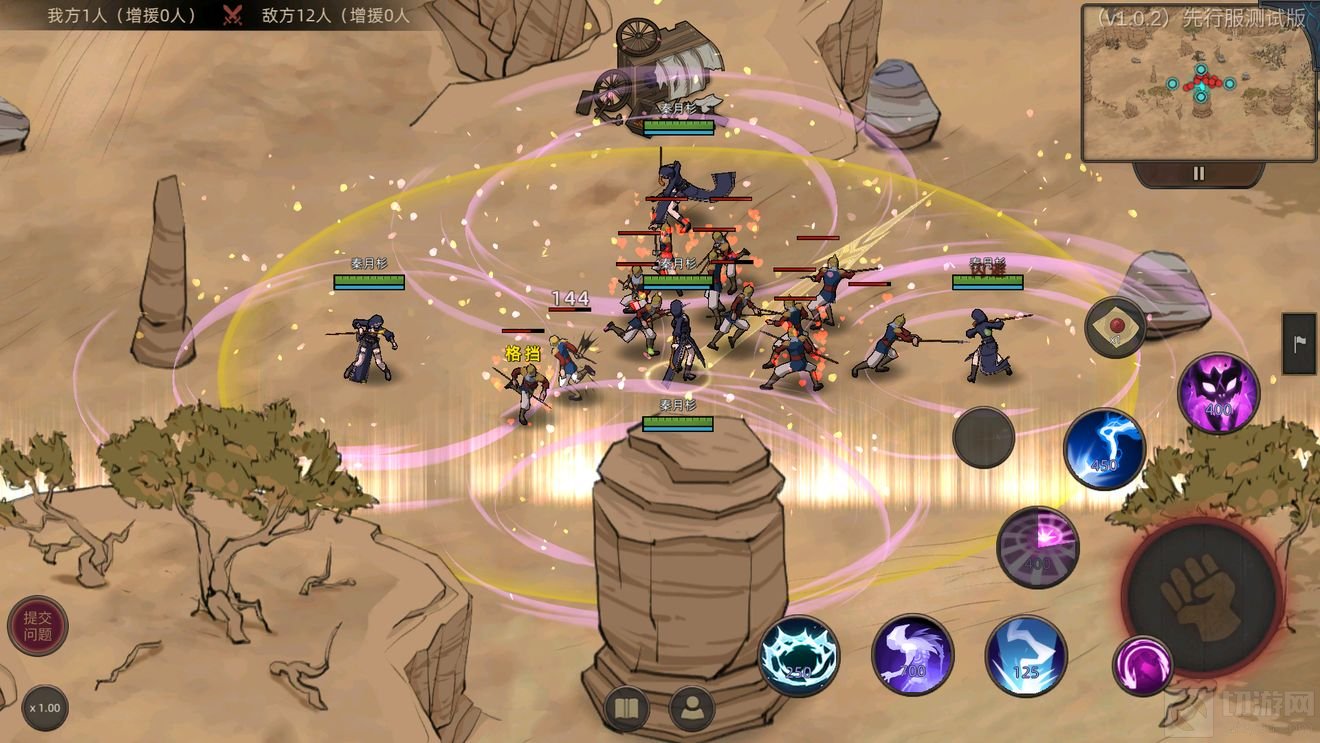Image resolution: width=1320 pixels, height=743 pixels.
Task: Use the red orb item slot
Action: (x=1115, y=327)
